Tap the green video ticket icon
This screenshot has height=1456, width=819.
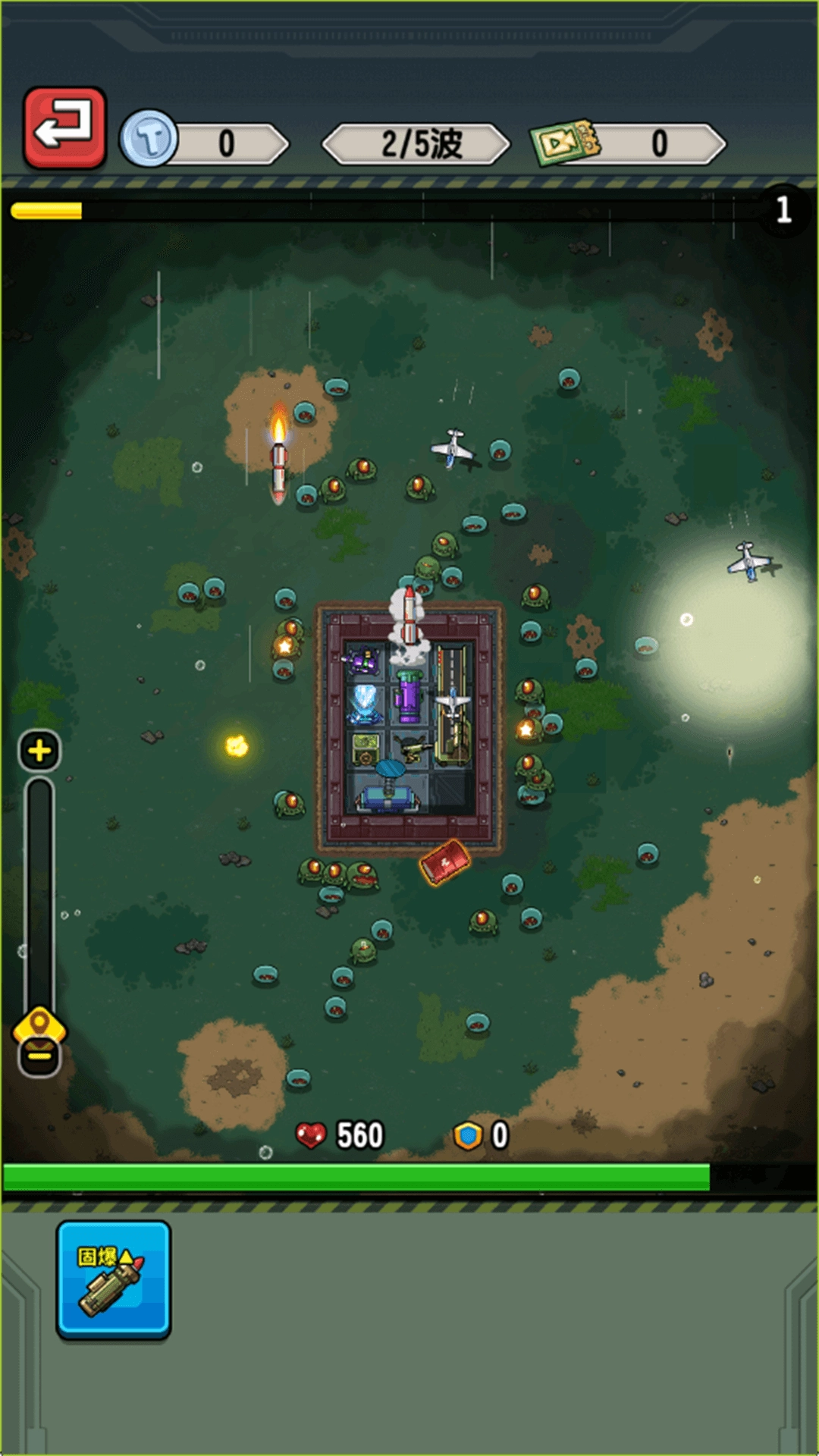565,141
